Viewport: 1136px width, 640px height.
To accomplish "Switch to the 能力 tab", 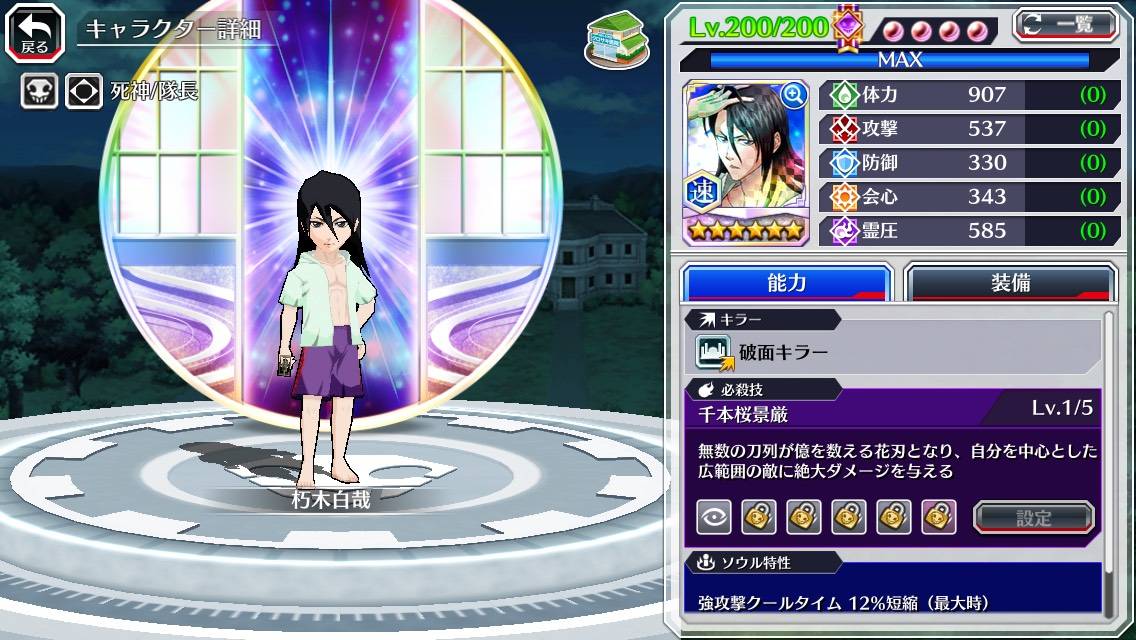I will (786, 283).
